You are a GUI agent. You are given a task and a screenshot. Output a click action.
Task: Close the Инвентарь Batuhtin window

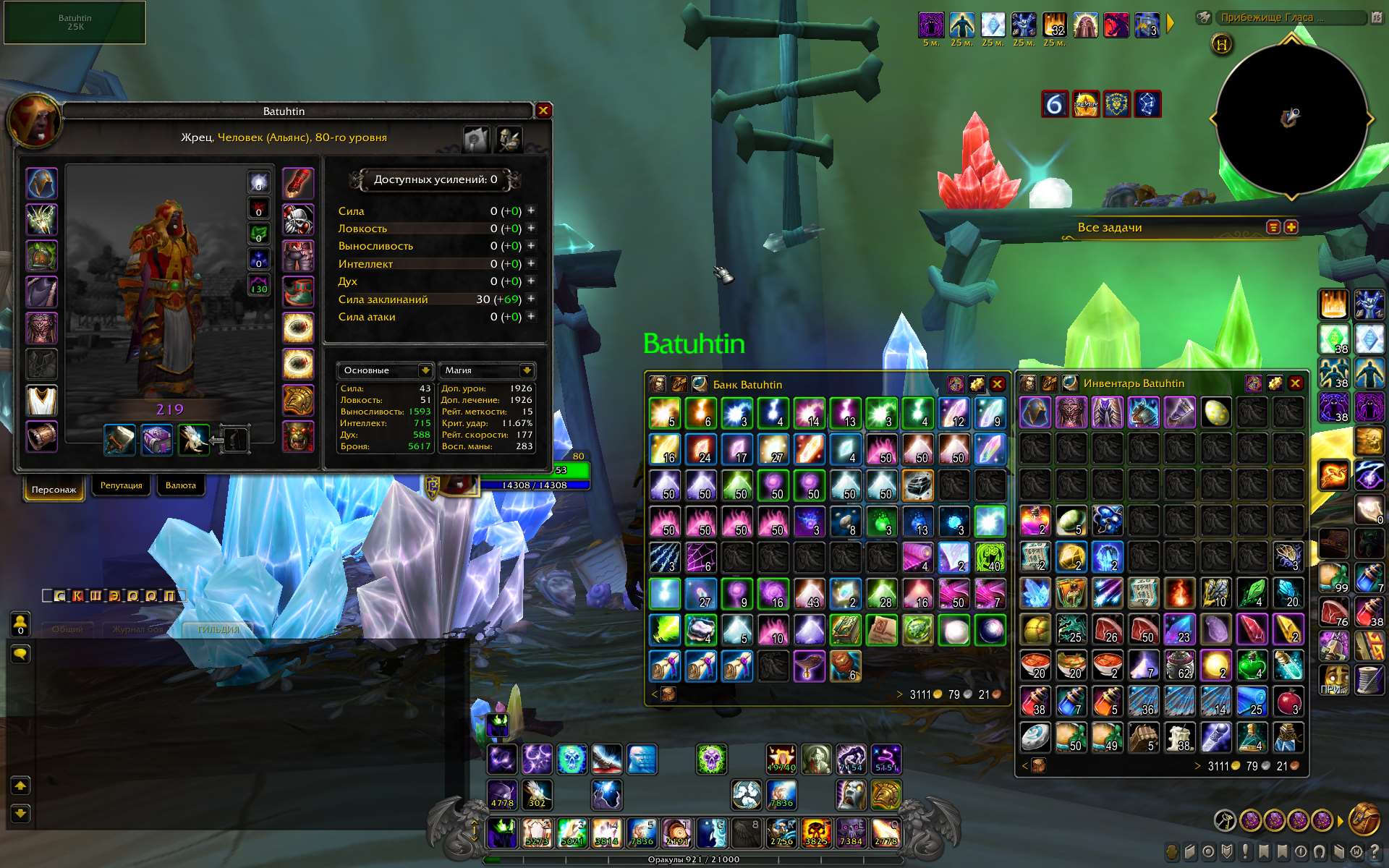(x=1296, y=383)
